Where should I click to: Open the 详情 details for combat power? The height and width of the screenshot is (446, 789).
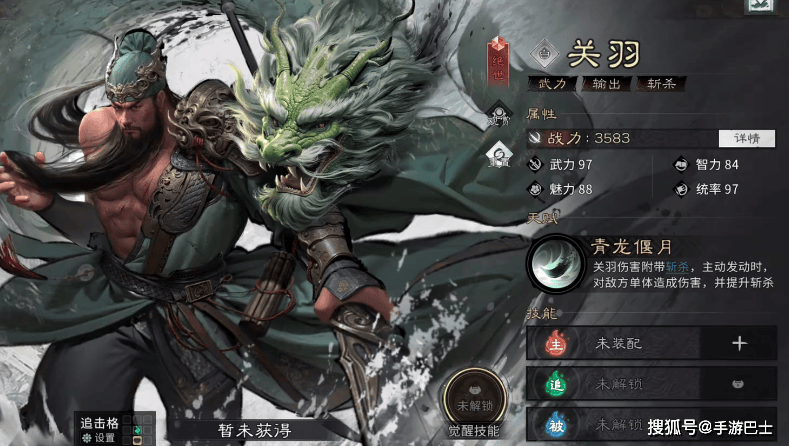(746, 138)
